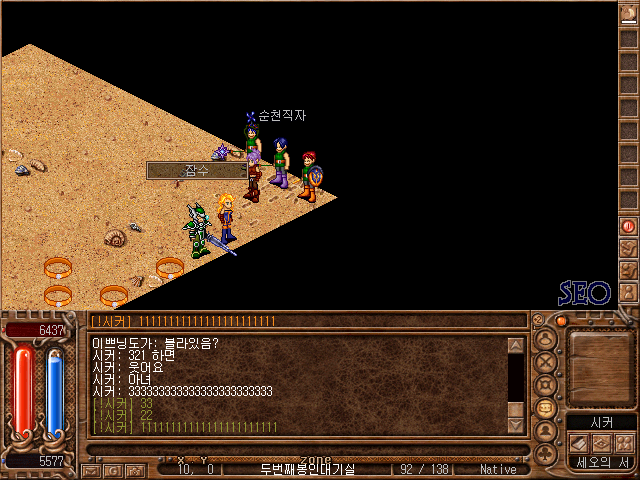Open the character silhouette button
Image resolution: width=640 pixels, height=480 pixels.
546,431
